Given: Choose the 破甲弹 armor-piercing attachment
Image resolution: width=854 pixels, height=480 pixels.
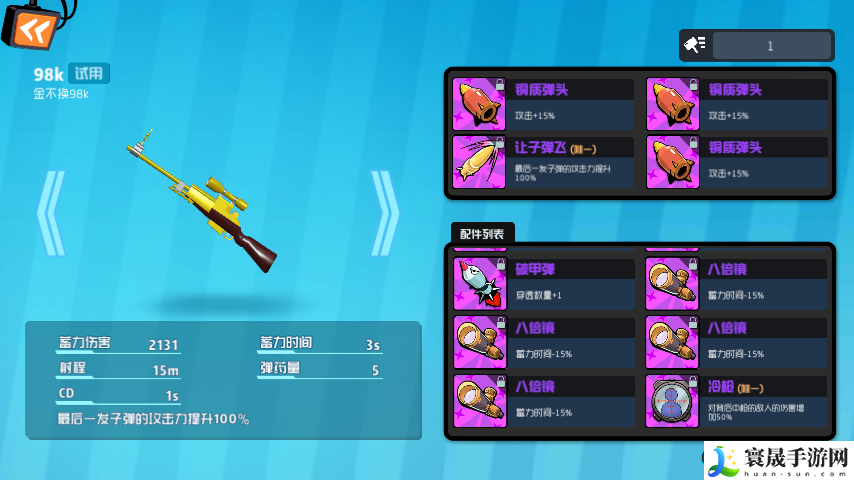Looking at the screenshot, I should 545,283.
